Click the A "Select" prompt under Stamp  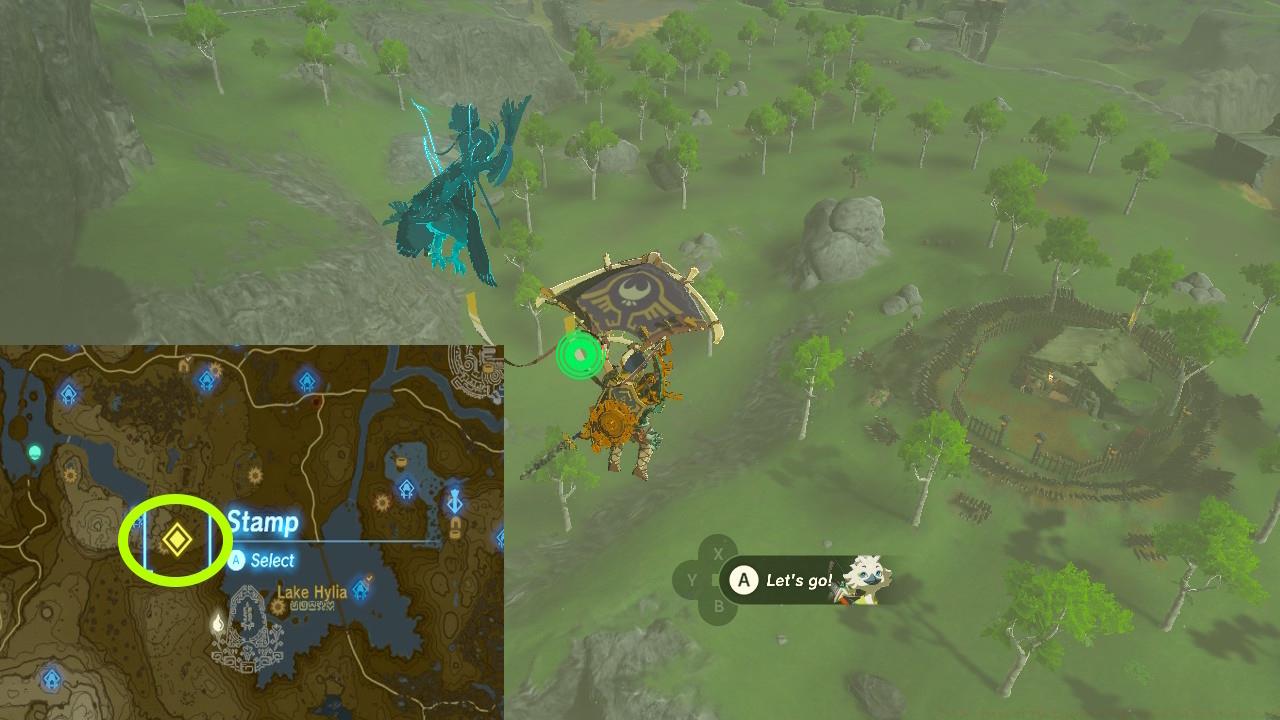[x=235, y=561]
